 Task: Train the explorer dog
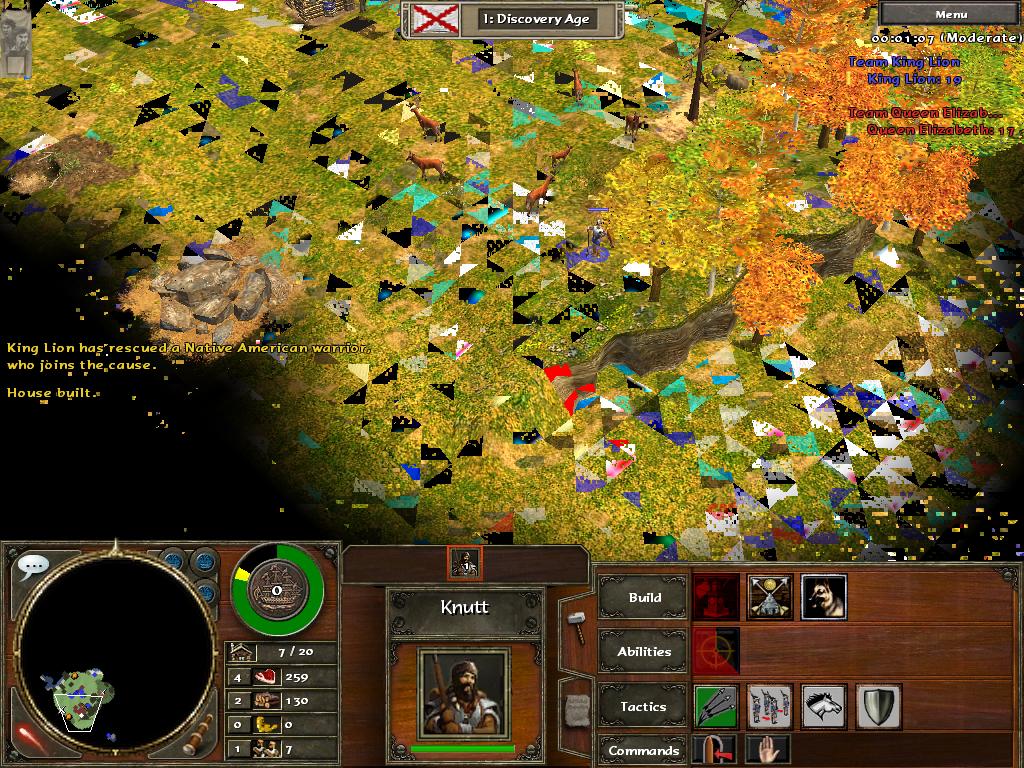(x=823, y=597)
